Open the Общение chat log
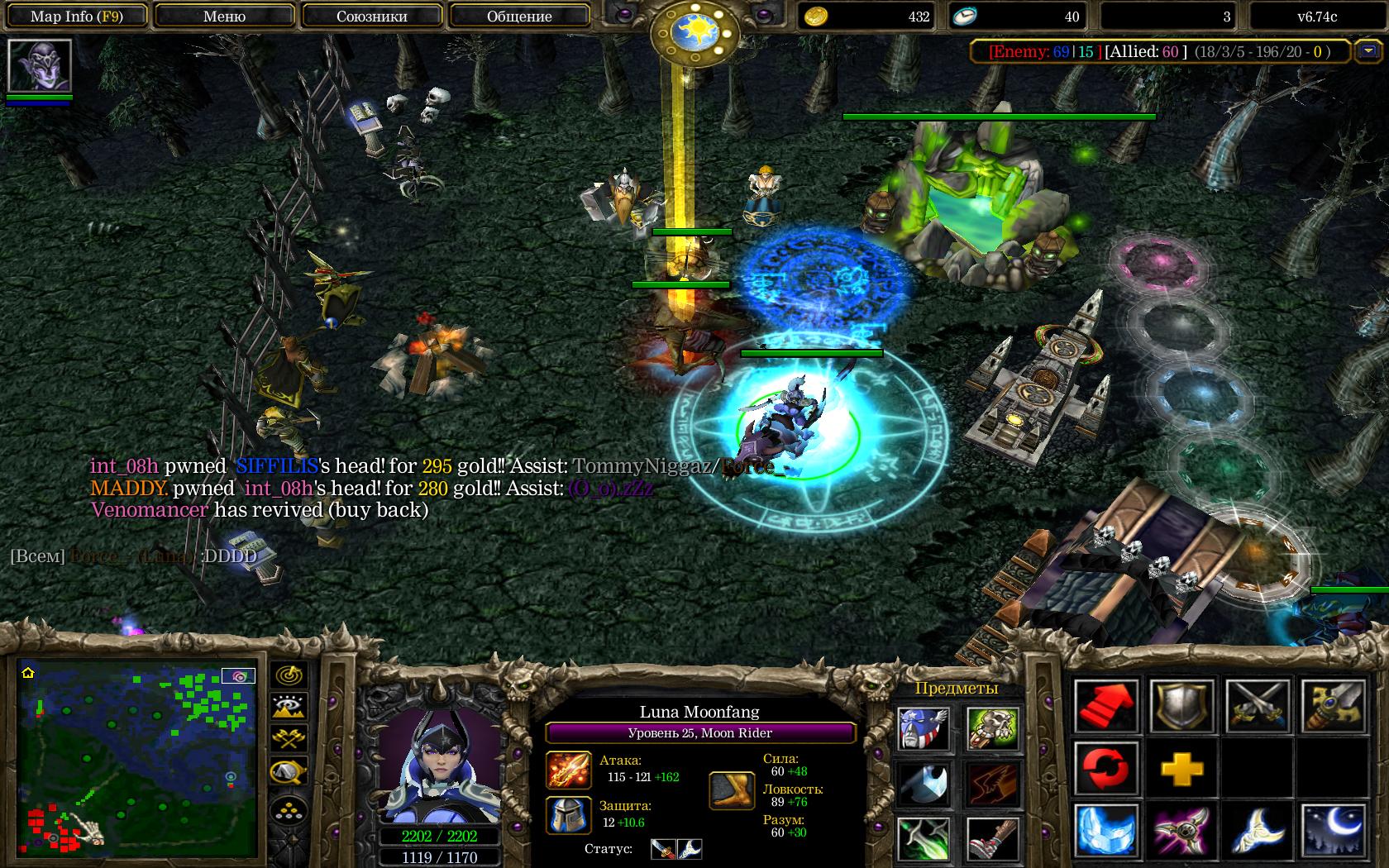 point(519,17)
